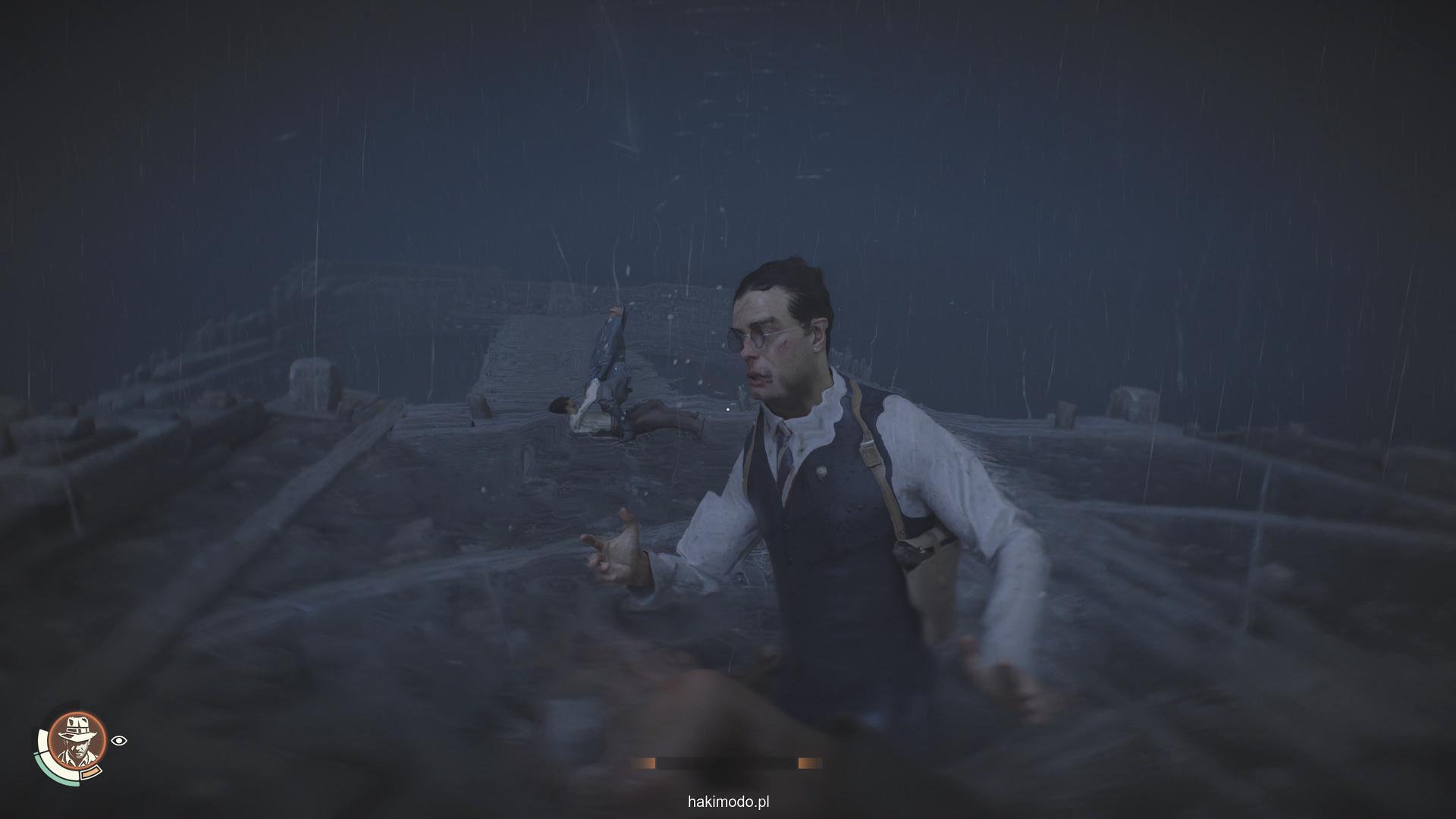Click the fedora character portrait icon

click(x=77, y=740)
